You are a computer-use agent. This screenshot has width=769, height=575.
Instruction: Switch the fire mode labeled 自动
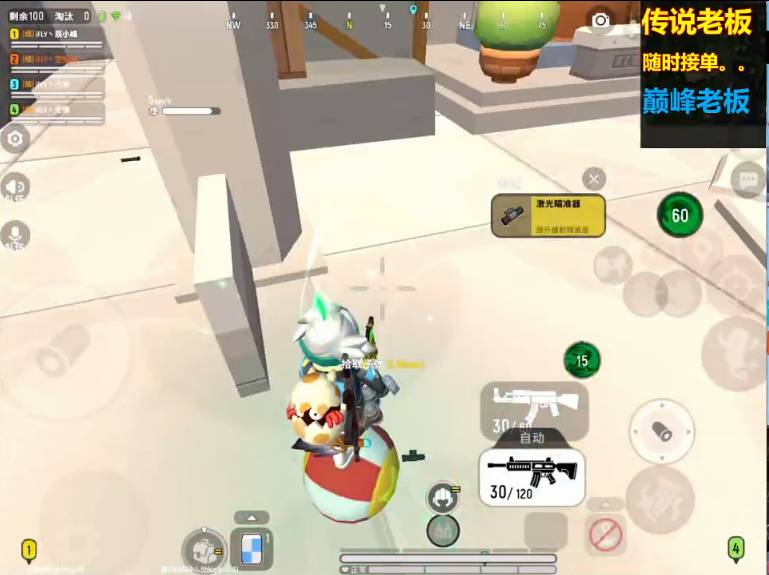tap(532, 437)
